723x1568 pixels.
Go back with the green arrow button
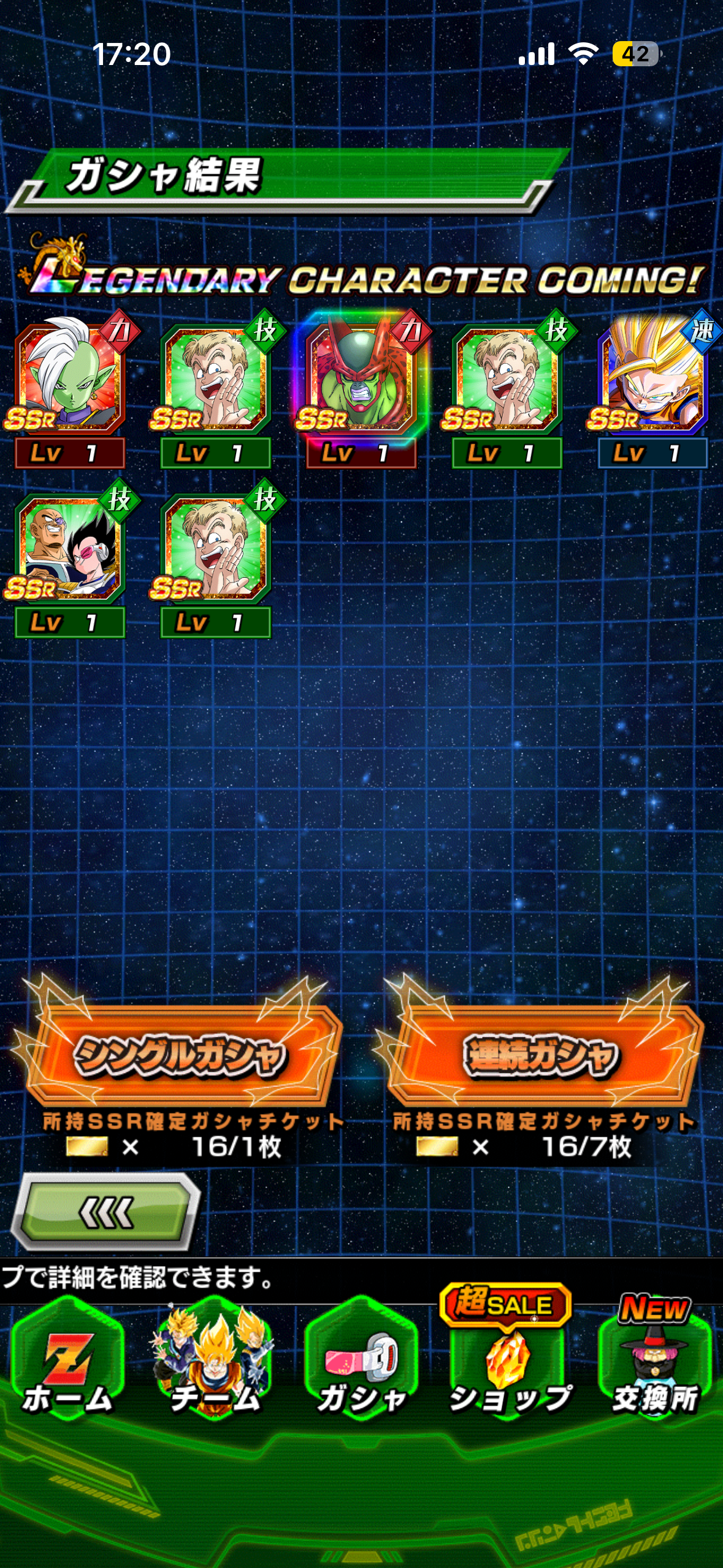(x=105, y=1212)
